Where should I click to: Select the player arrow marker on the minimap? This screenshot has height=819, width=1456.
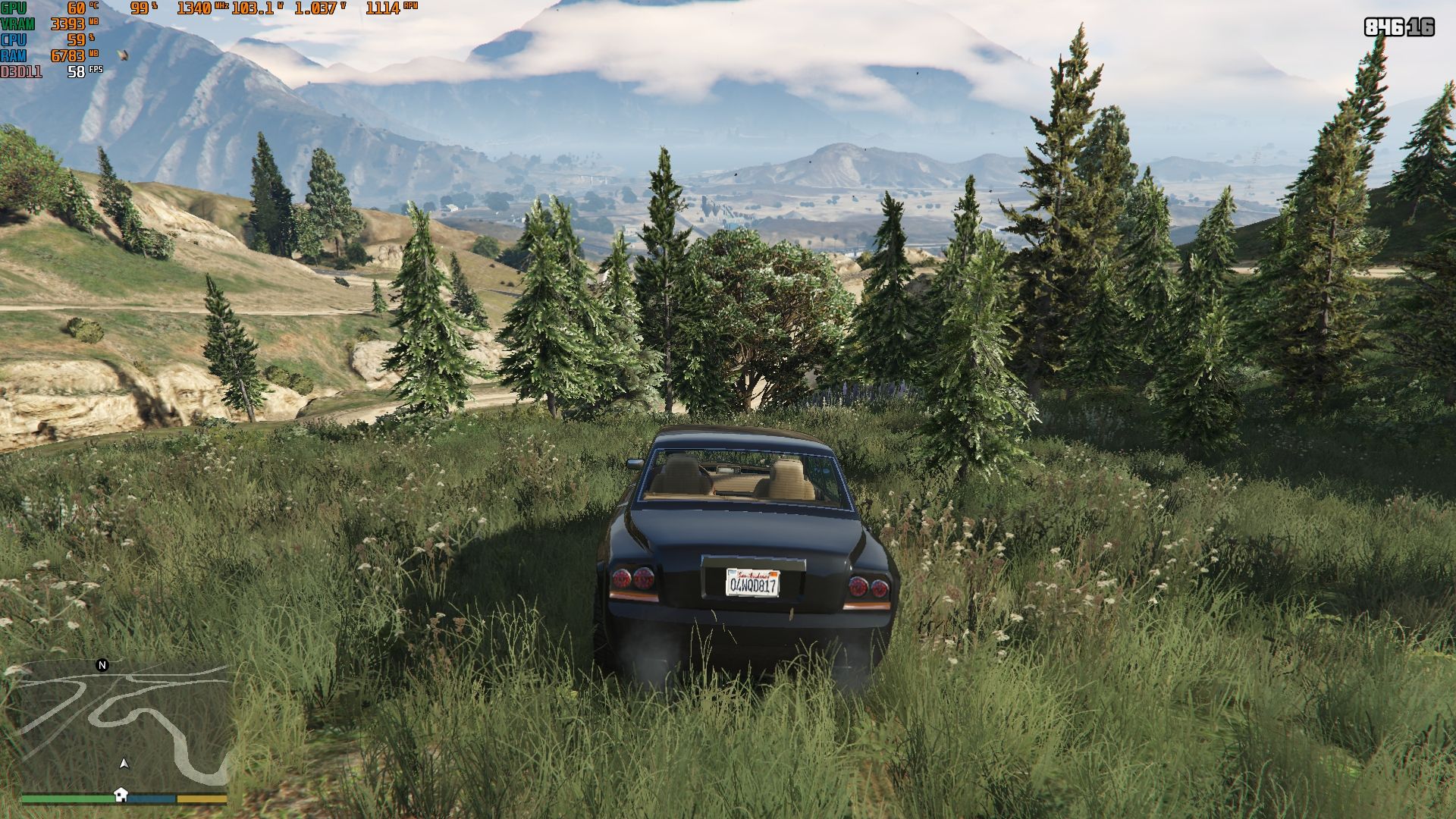click(124, 764)
